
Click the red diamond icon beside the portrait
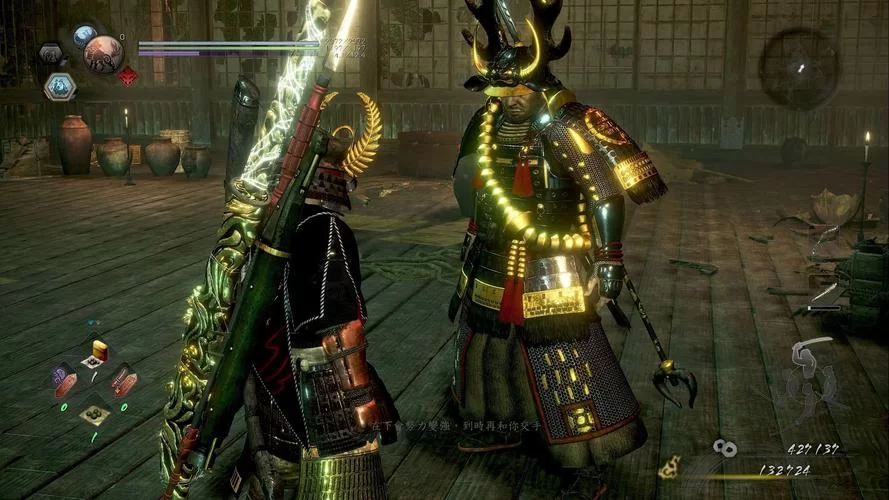[128, 76]
